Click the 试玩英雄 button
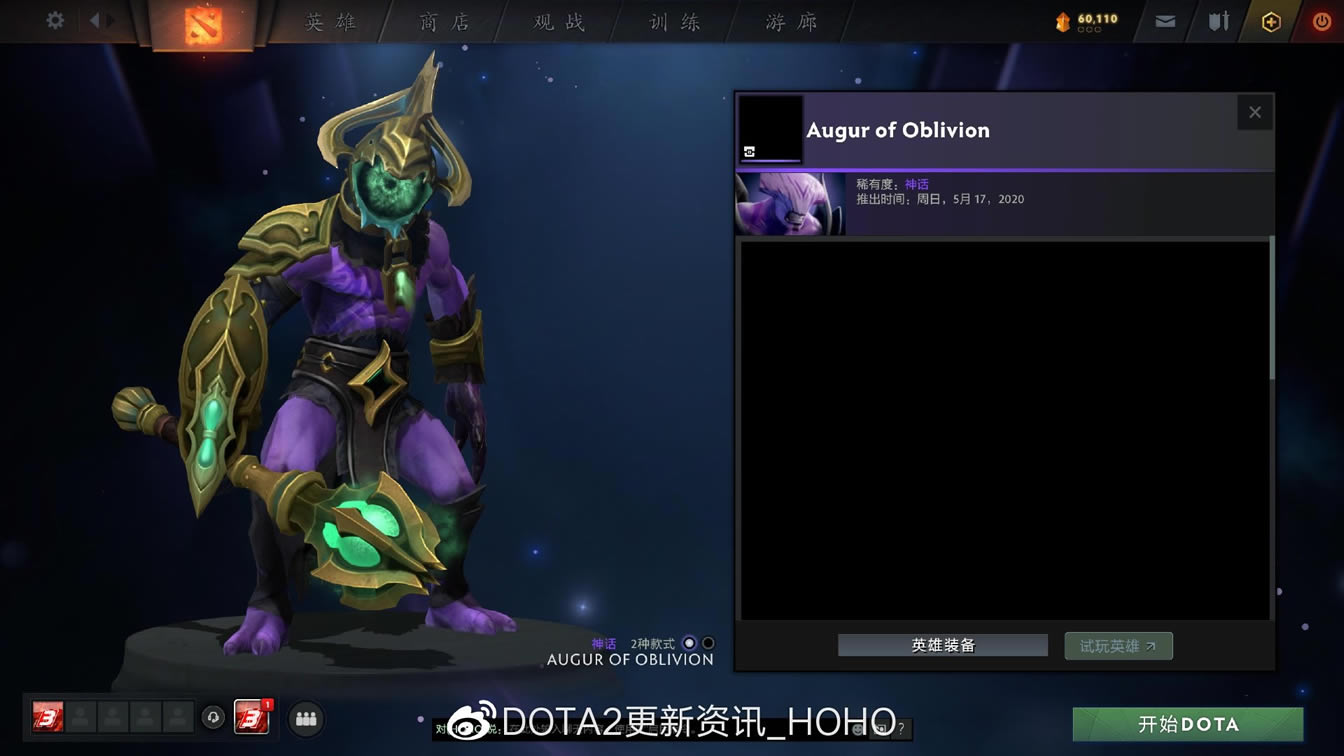Screen dimensions: 1344x756 pos(1118,645)
